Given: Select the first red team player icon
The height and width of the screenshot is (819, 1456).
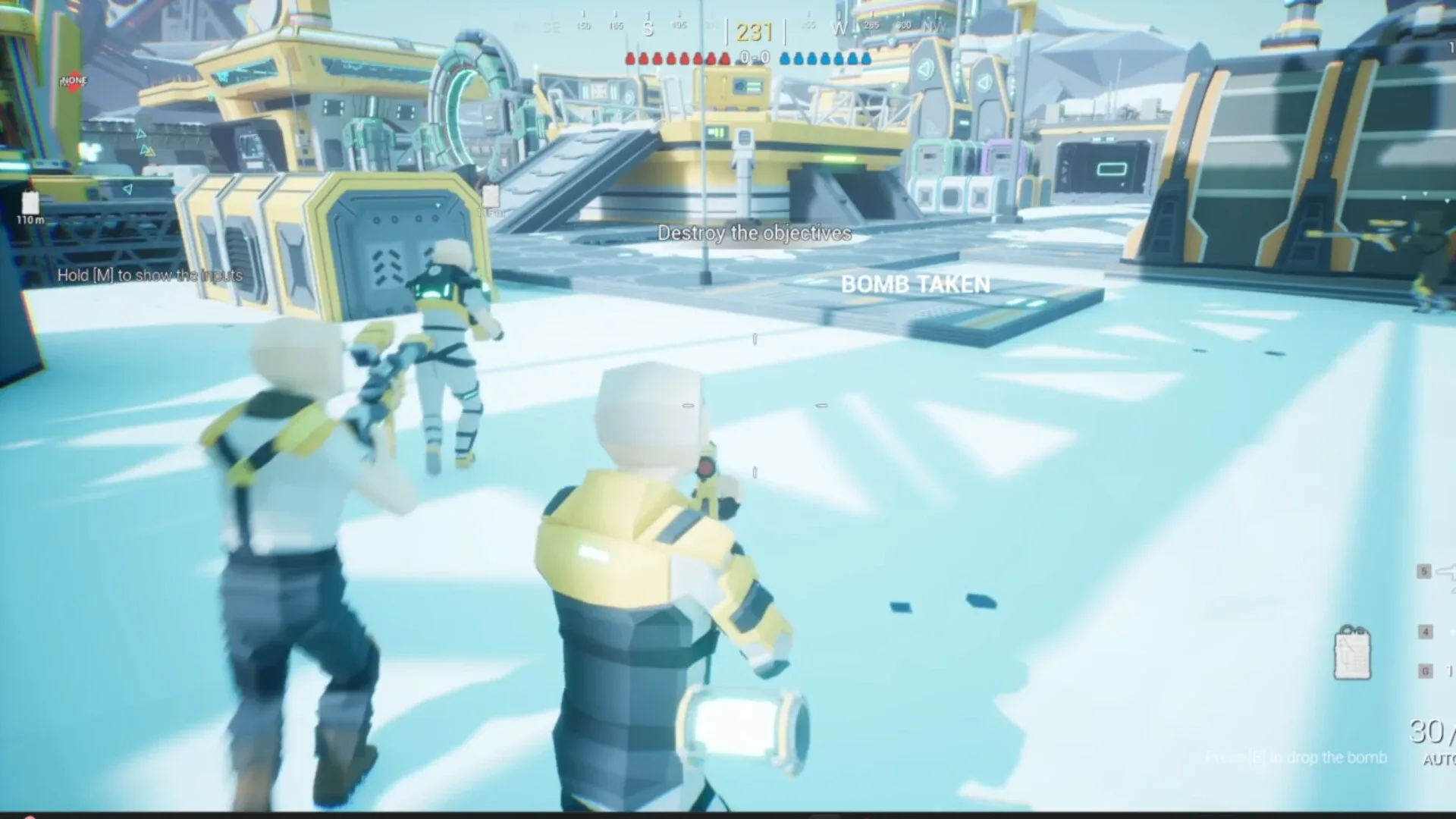Looking at the screenshot, I should (629, 58).
